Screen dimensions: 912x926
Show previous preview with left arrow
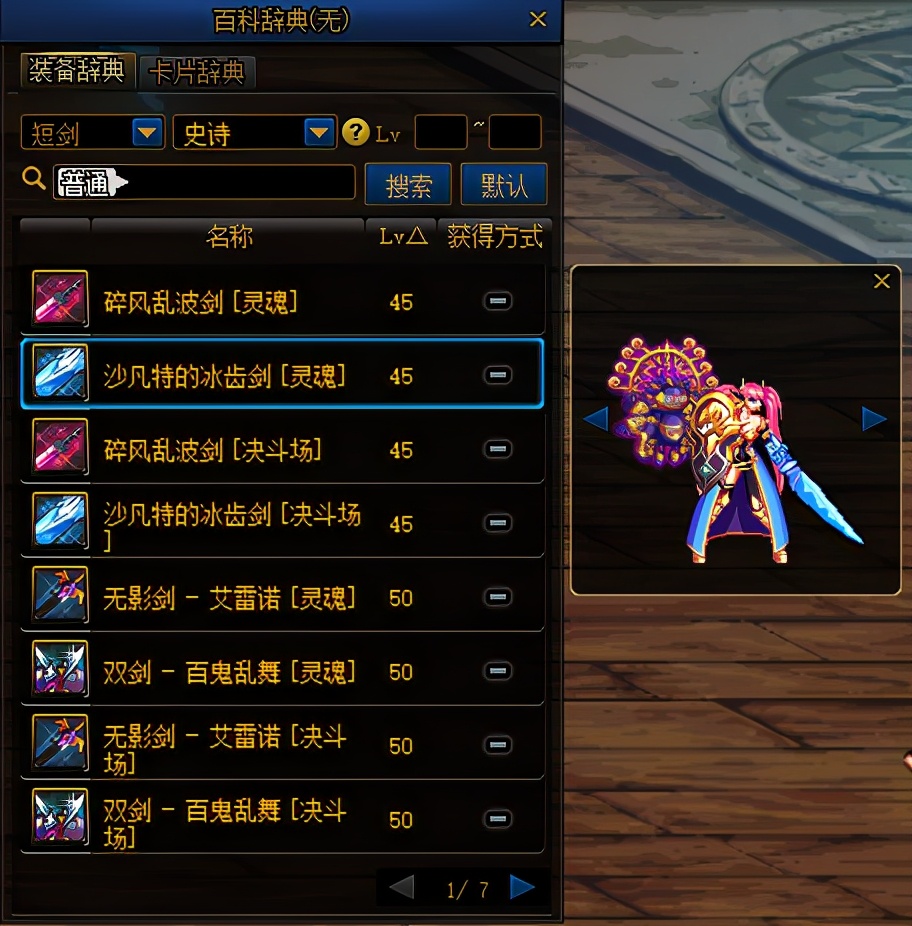pyautogui.click(x=596, y=419)
